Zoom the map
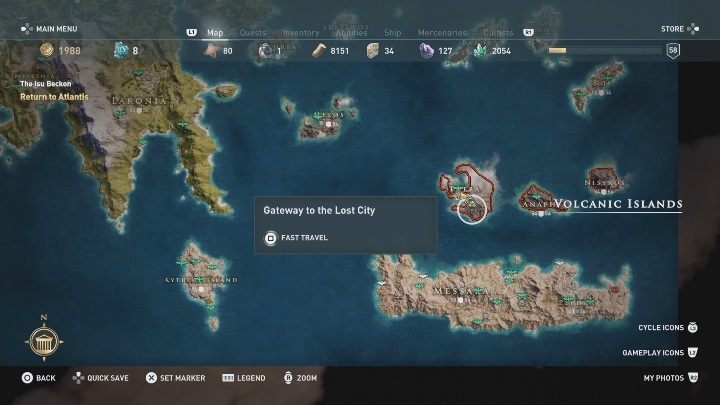 coord(300,379)
